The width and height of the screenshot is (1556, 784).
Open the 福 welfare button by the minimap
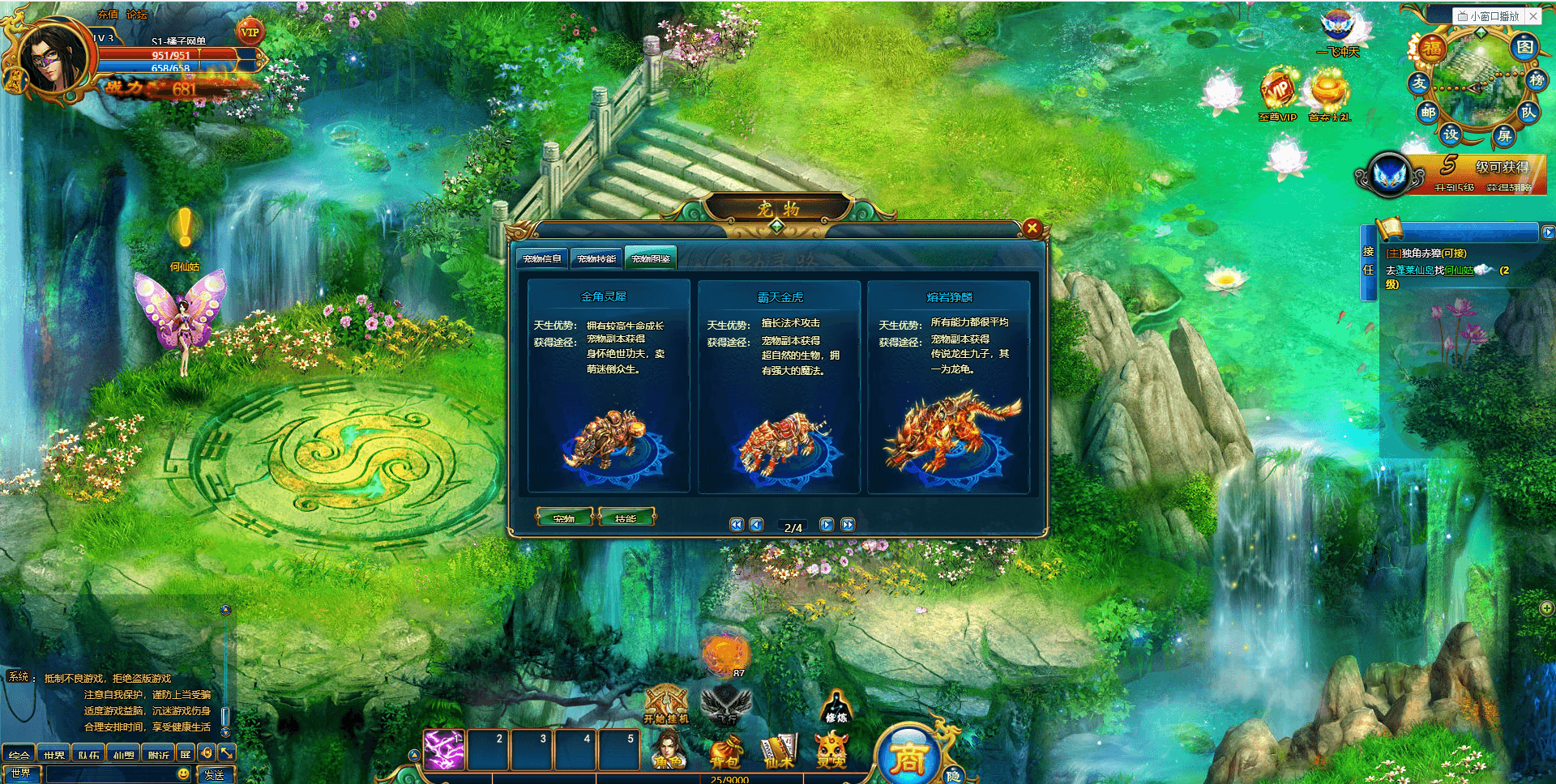point(1433,49)
